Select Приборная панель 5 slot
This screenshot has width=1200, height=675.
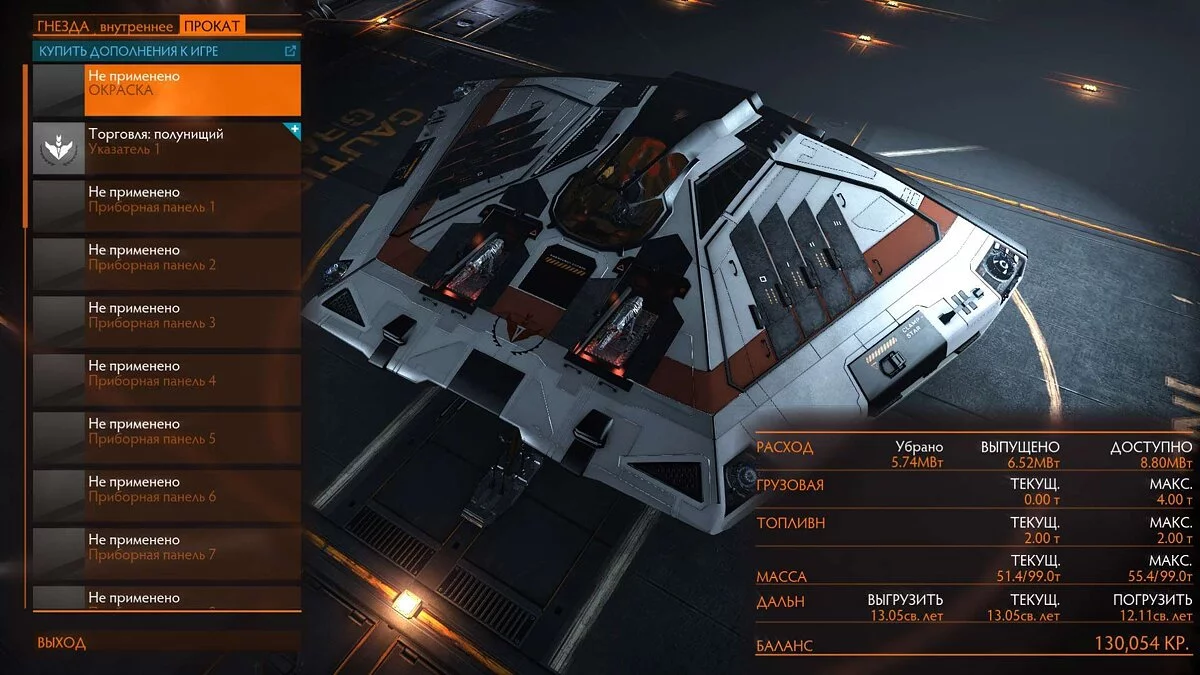[167, 438]
